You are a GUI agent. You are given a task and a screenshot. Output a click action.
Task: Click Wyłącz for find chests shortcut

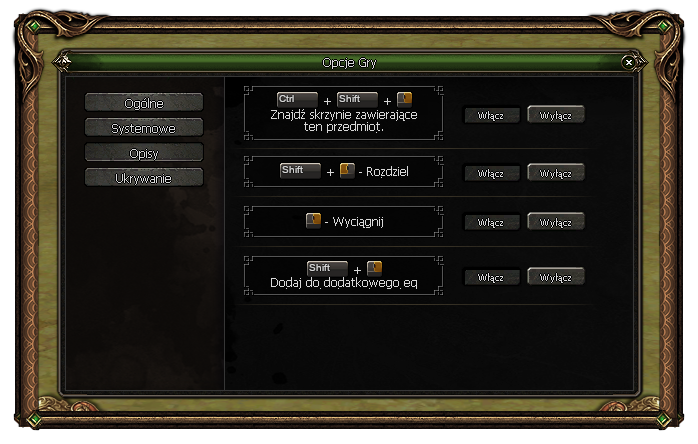point(555,115)
